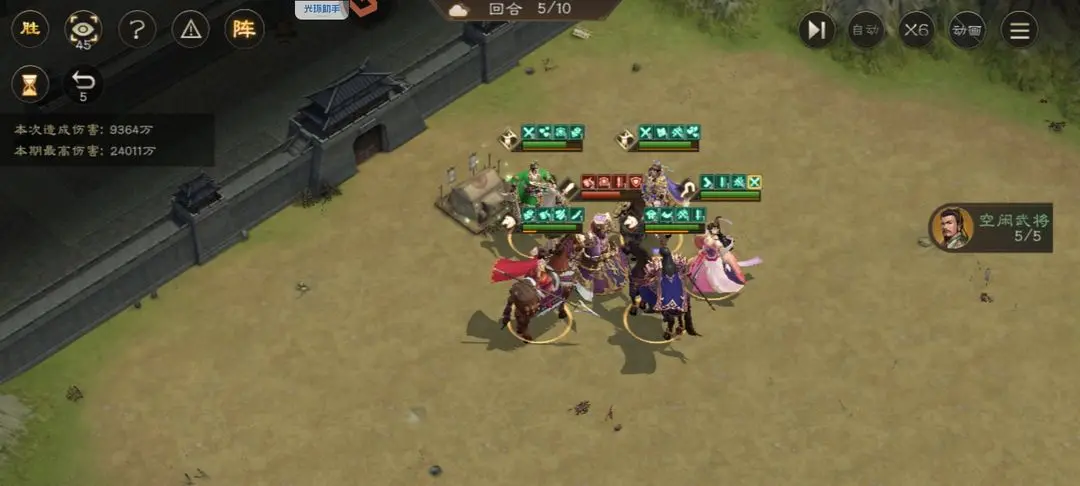The image size is (1080, 486).
Task: Skip to next turn with the skip-forward button
Action: click(816, 30)
